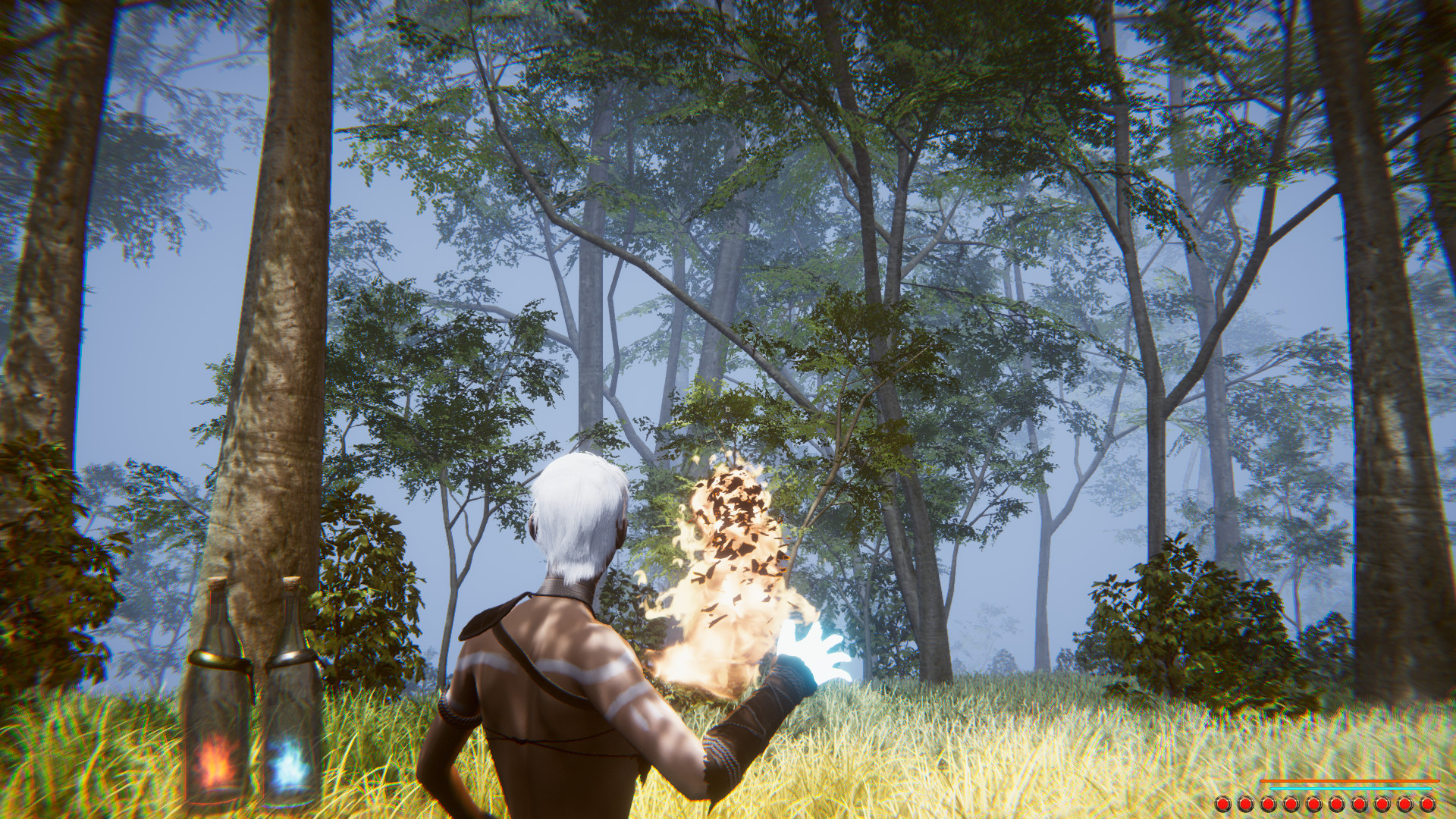Image resolution: width=1456 pixels, height=819 pixels.
Task: Click the cyan bar below the orange bar
Action: (x=1350, y=789)
